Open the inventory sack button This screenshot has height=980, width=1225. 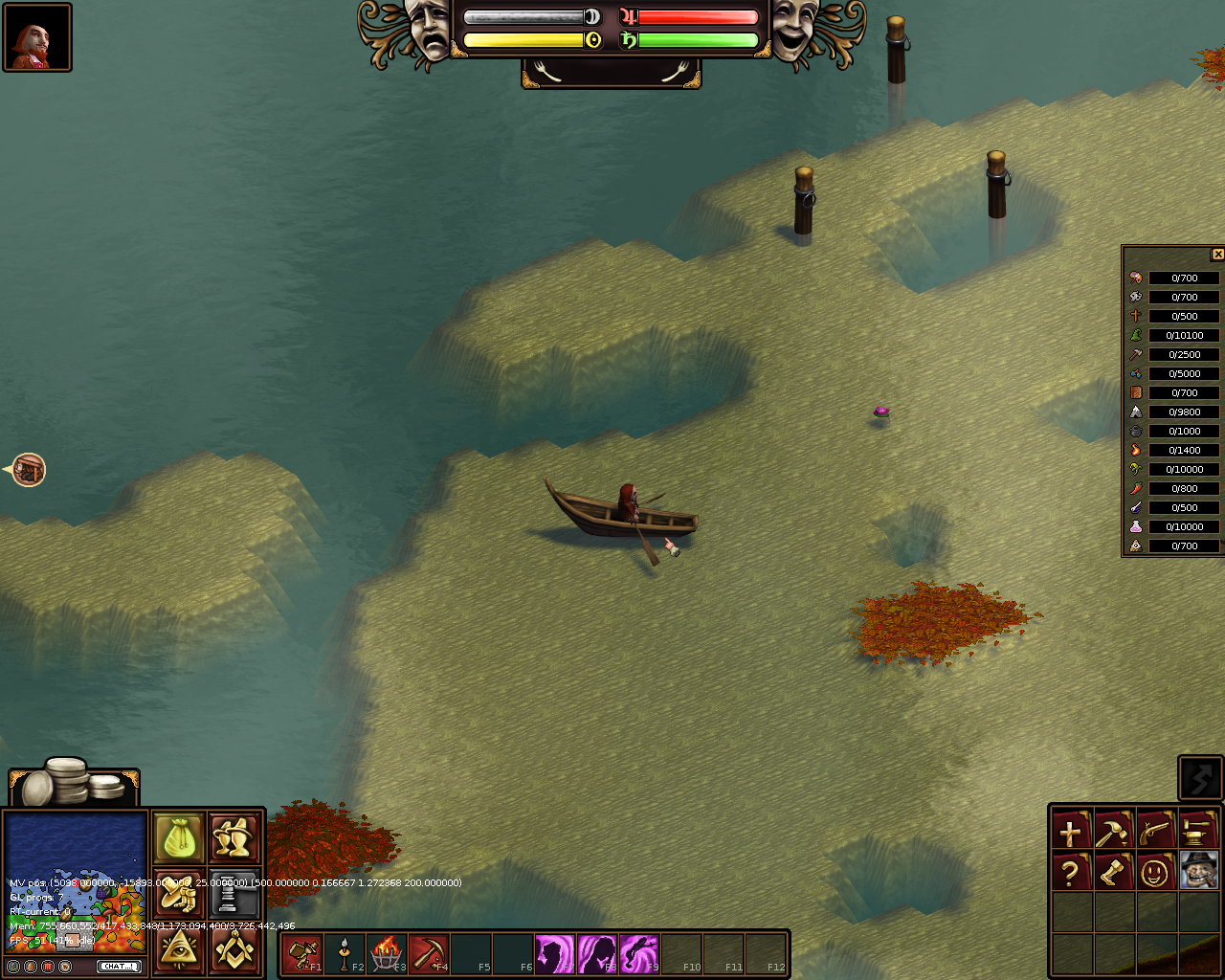click(x=179, y=839)
